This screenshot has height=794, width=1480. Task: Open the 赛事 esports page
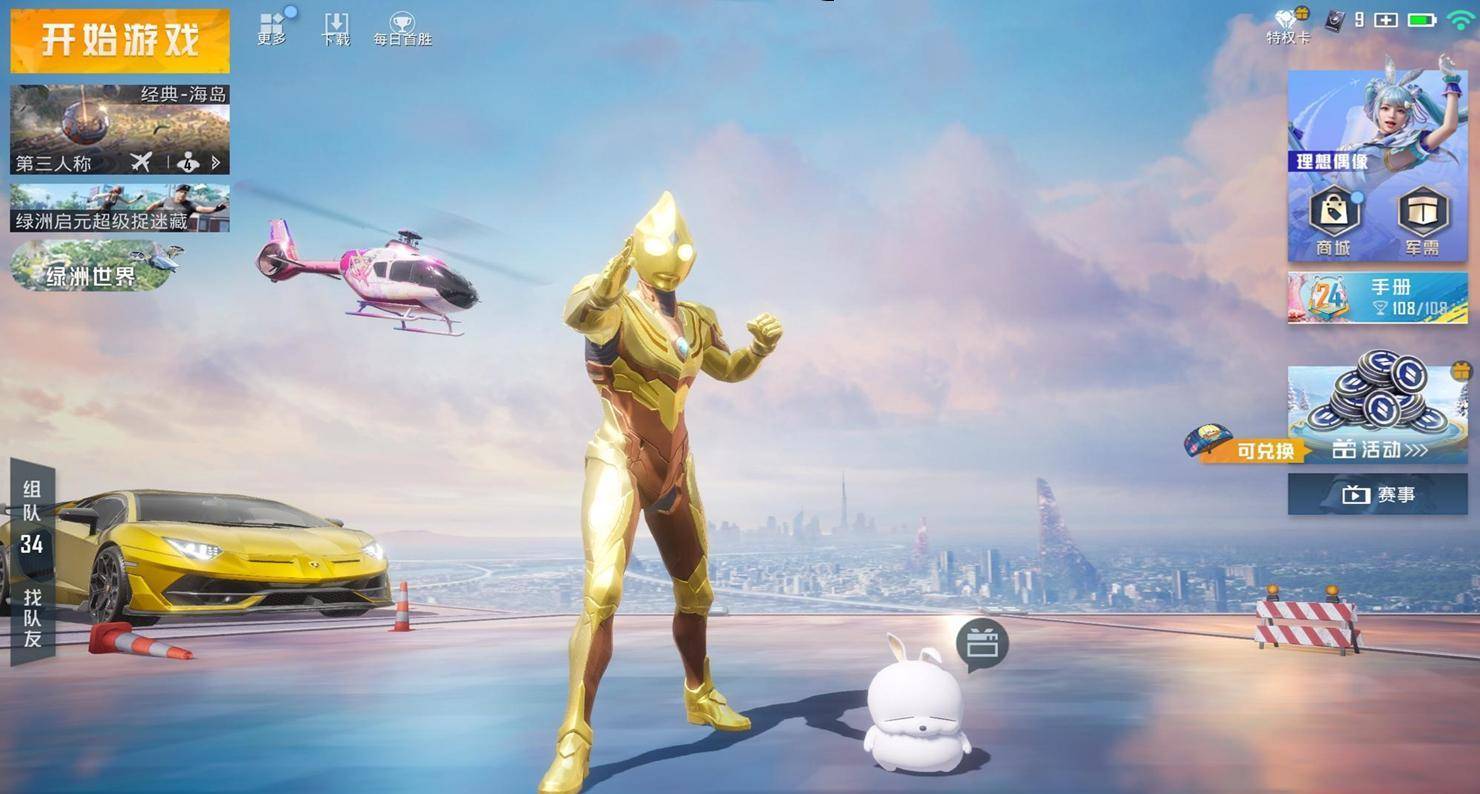[x=1377, y=494]
